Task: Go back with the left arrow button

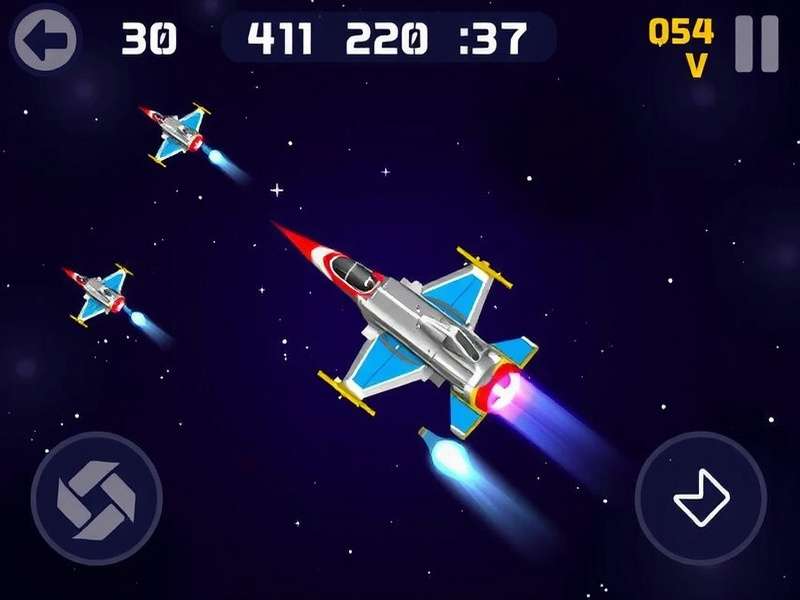Action: [45, 40]
